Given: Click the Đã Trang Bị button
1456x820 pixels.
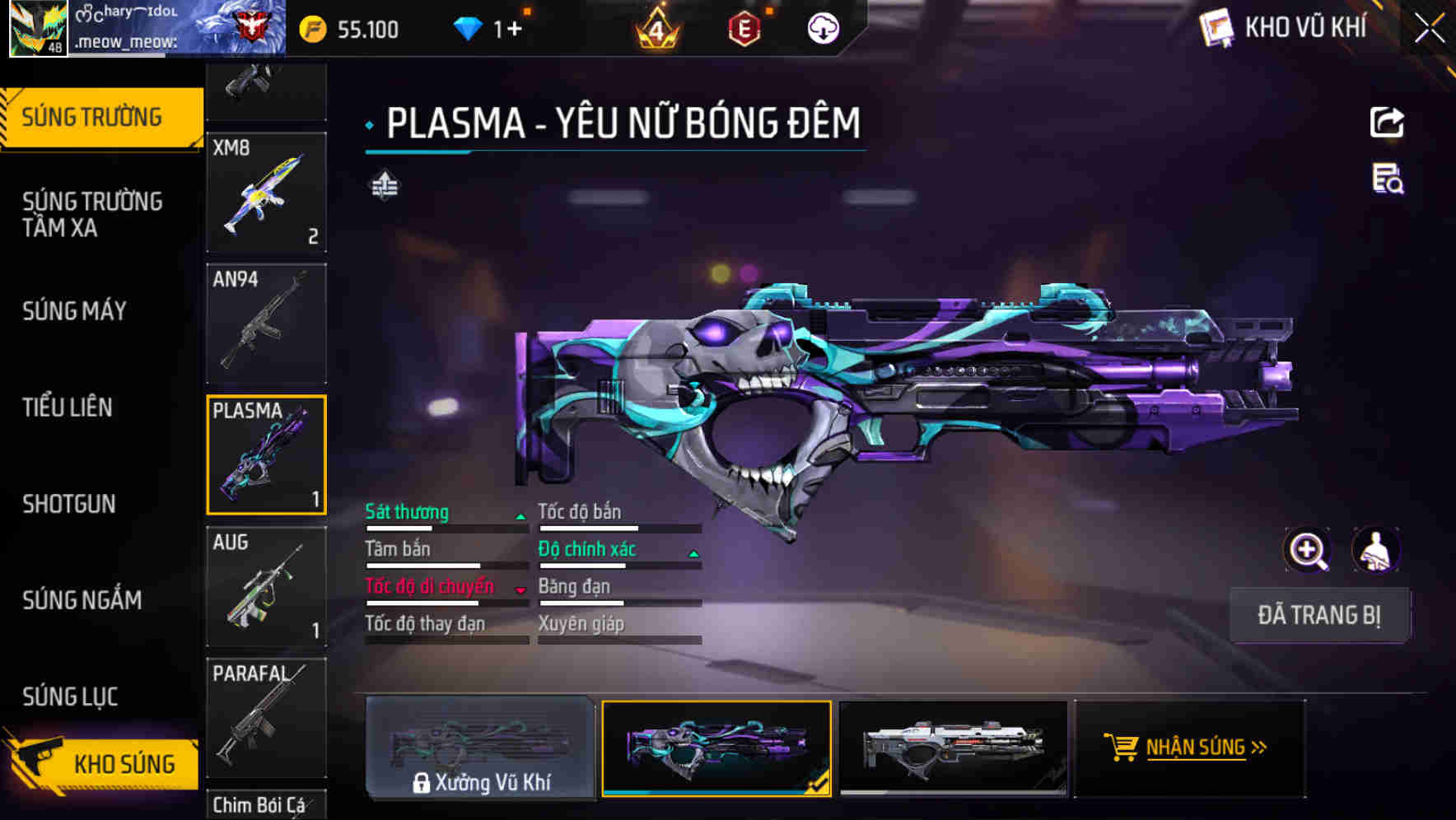Looking at the screenshot, I should coord(1318,615).
